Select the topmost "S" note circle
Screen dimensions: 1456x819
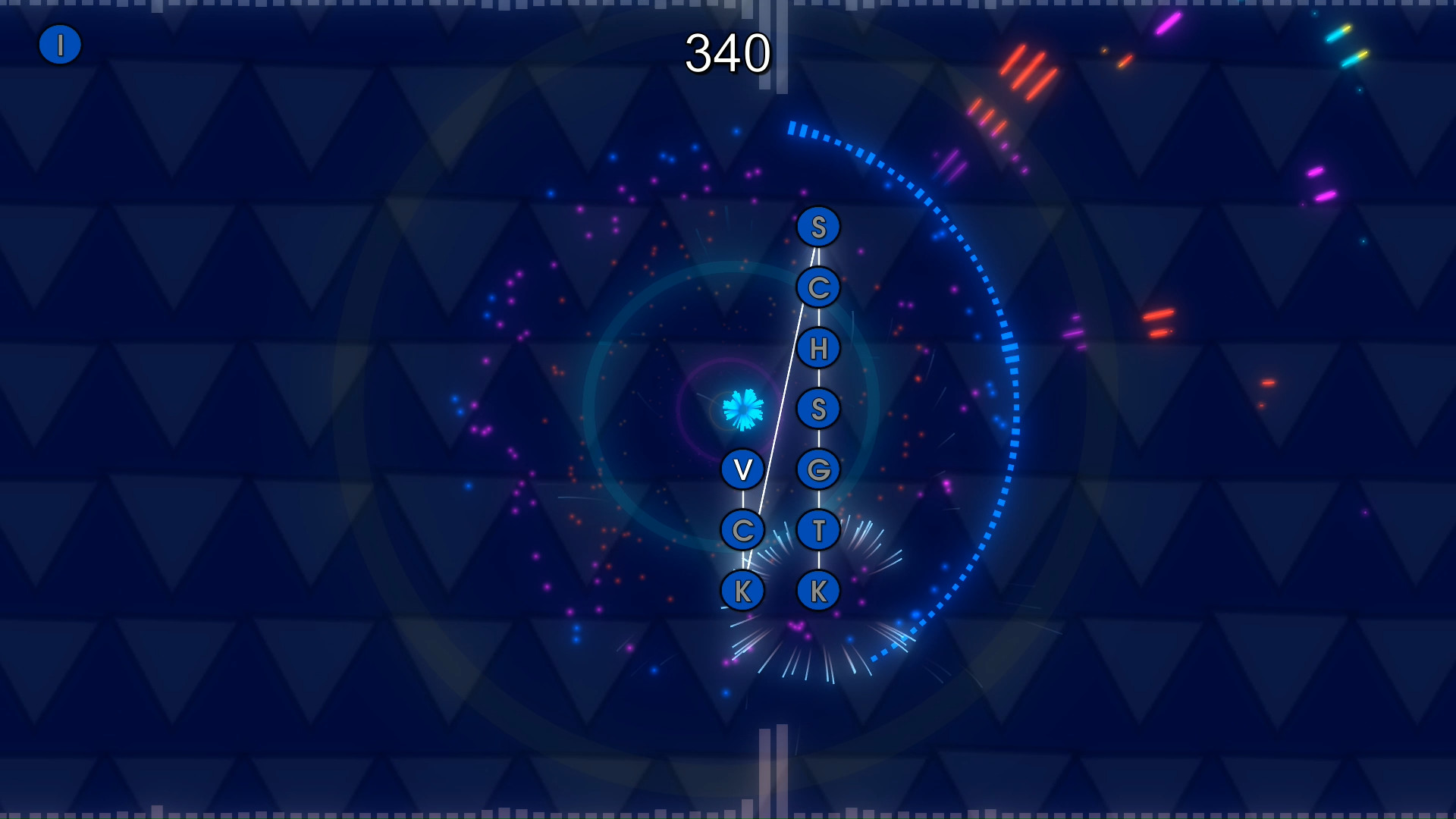point(817,225)
